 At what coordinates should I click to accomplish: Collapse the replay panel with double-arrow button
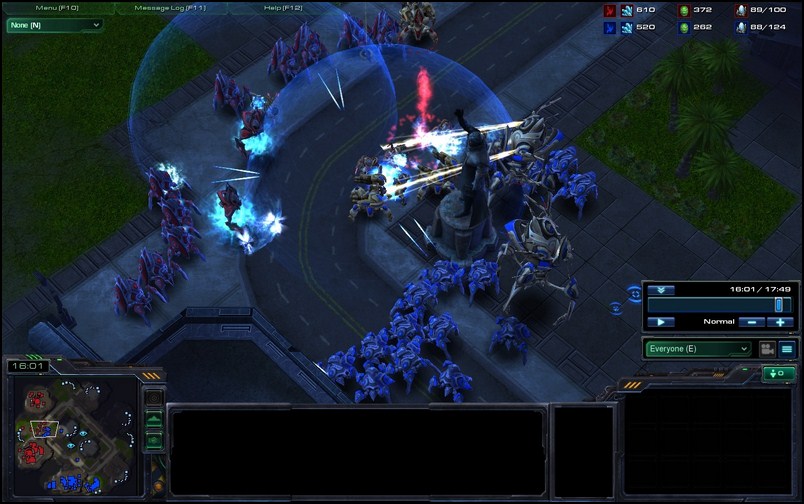pos(659,289)
